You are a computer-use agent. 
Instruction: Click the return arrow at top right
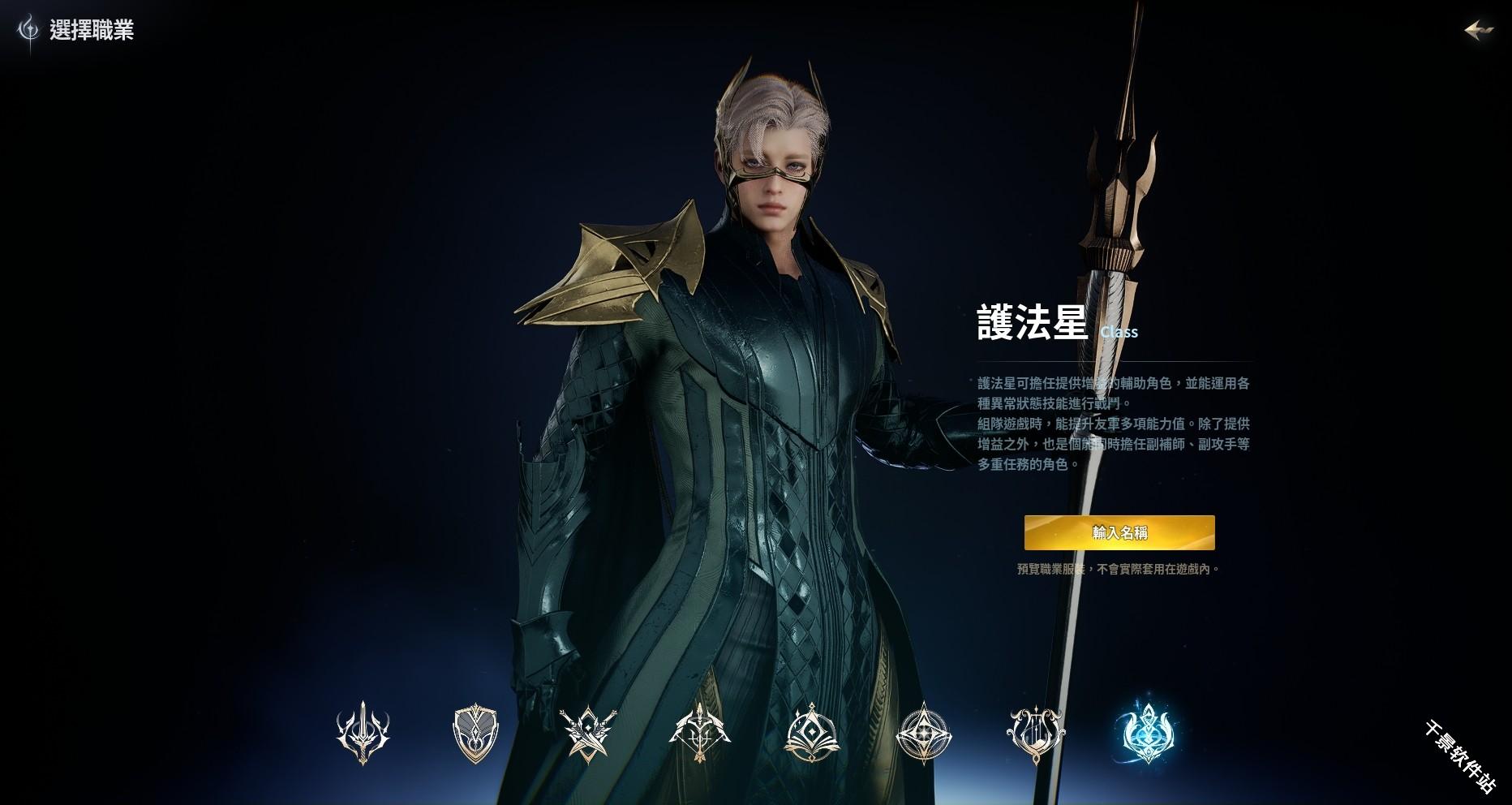[1477, 29]
